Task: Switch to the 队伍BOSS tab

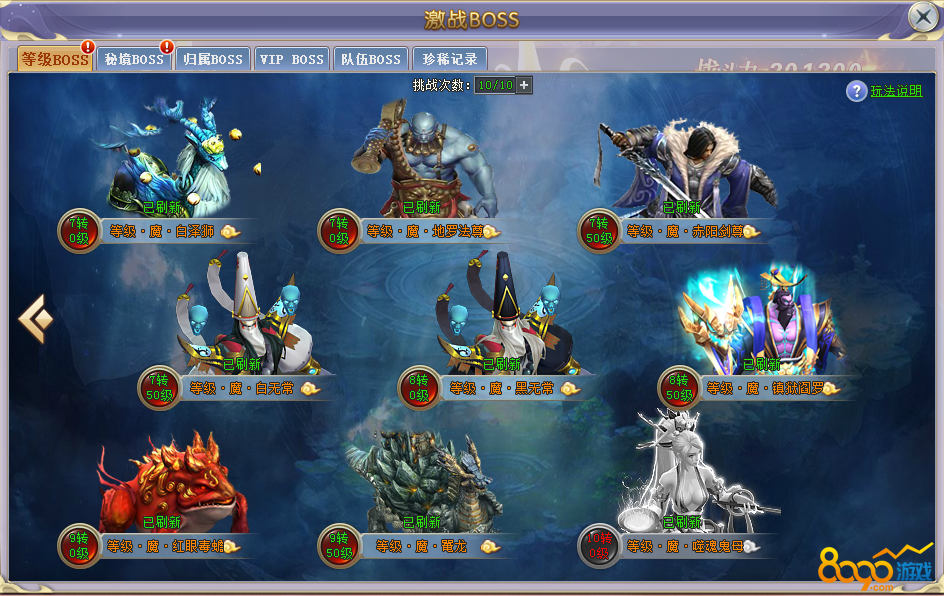Action: [x=370, y=59]
